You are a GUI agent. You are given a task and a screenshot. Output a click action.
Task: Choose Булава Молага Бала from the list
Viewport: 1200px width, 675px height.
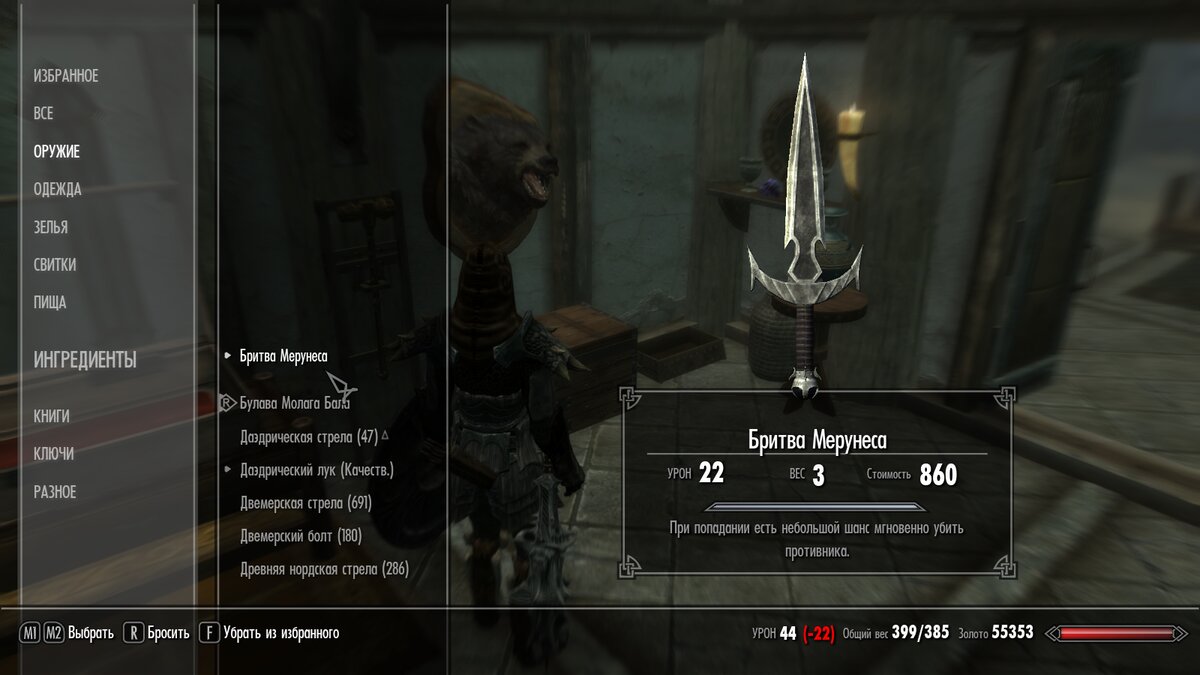(294, 403)
